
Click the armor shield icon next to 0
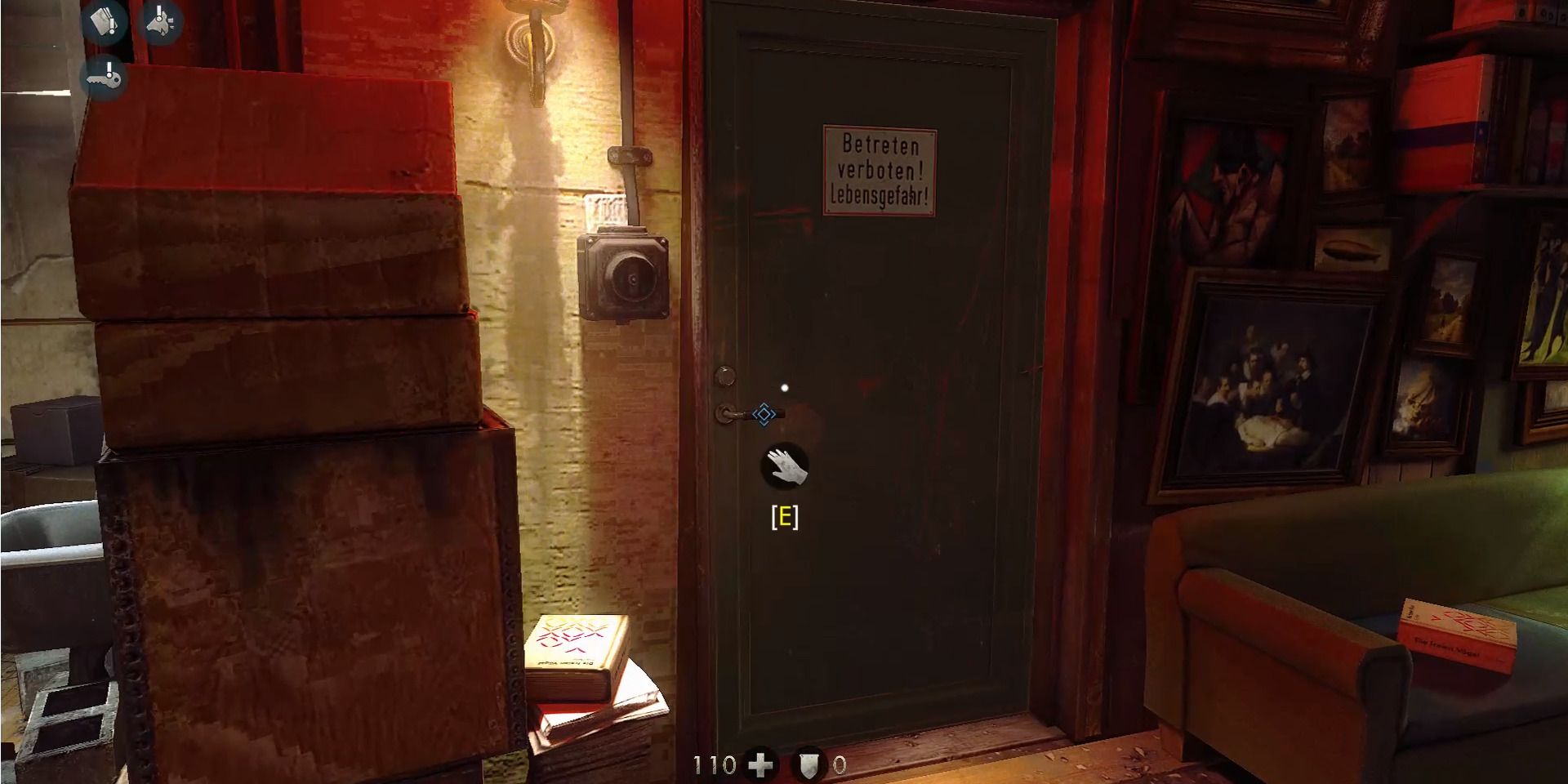point(808,766)
